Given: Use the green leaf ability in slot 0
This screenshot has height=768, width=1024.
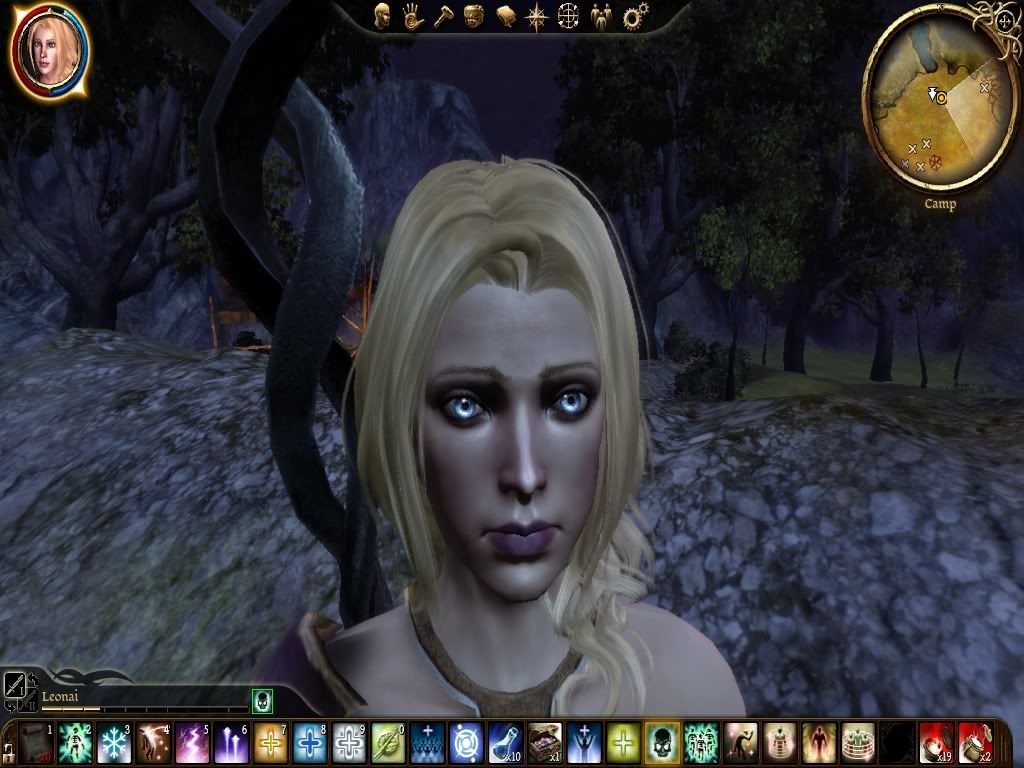Looking at the screenshot, I should [x=388, y=742].
